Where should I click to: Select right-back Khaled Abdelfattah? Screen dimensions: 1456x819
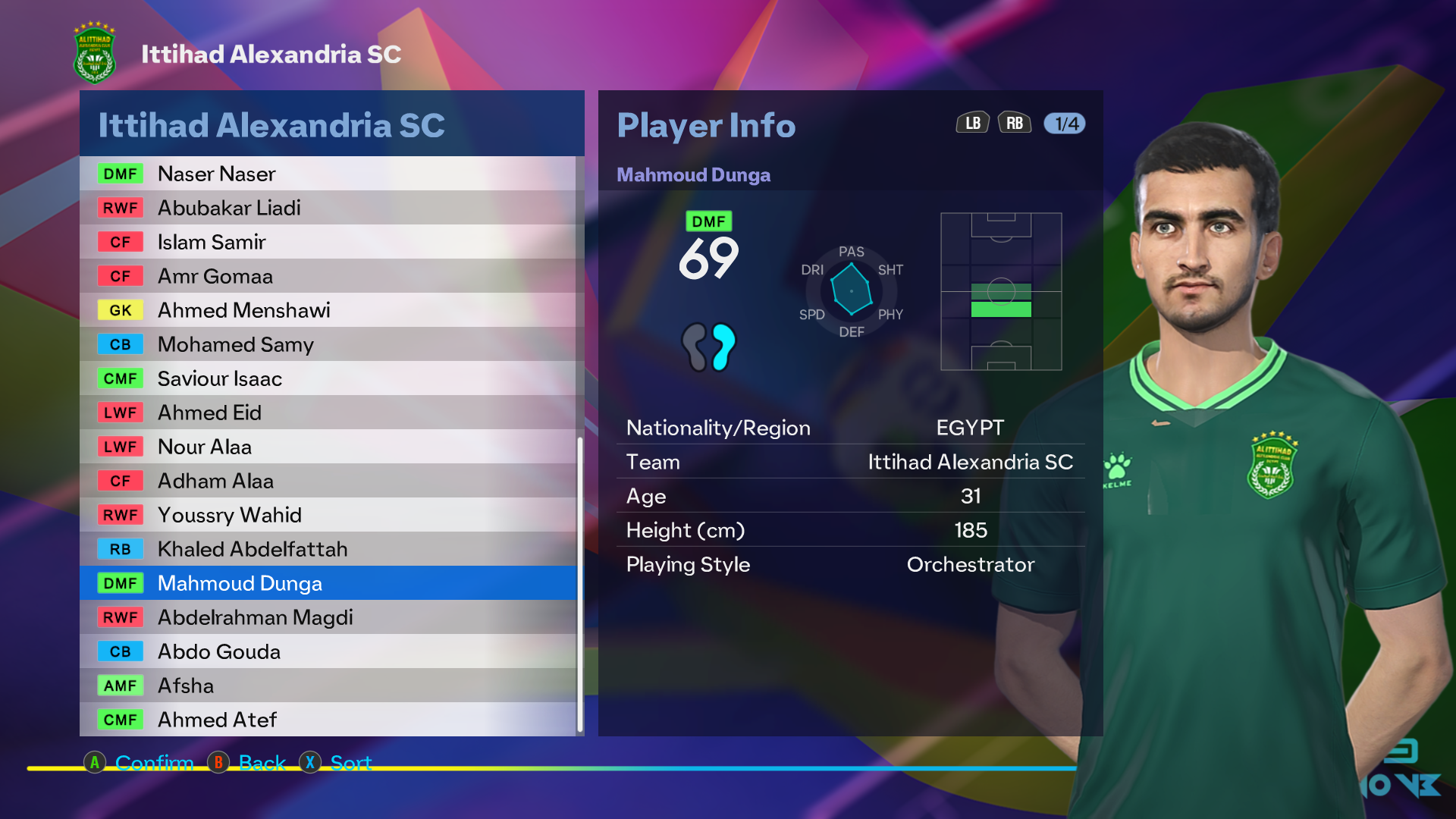pyautogui.click(x=328, y=549)
